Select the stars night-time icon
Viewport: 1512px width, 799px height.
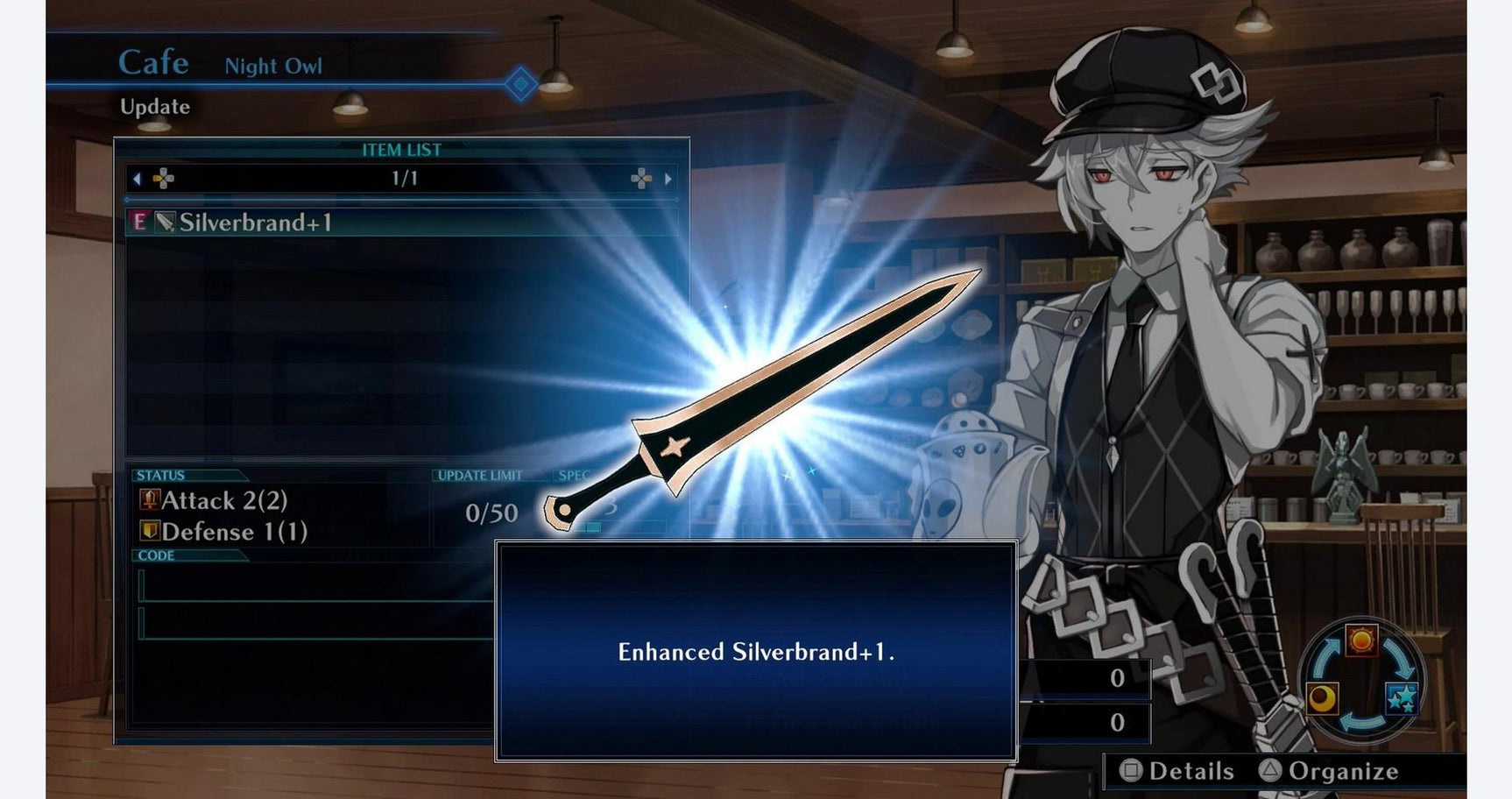1402,698
